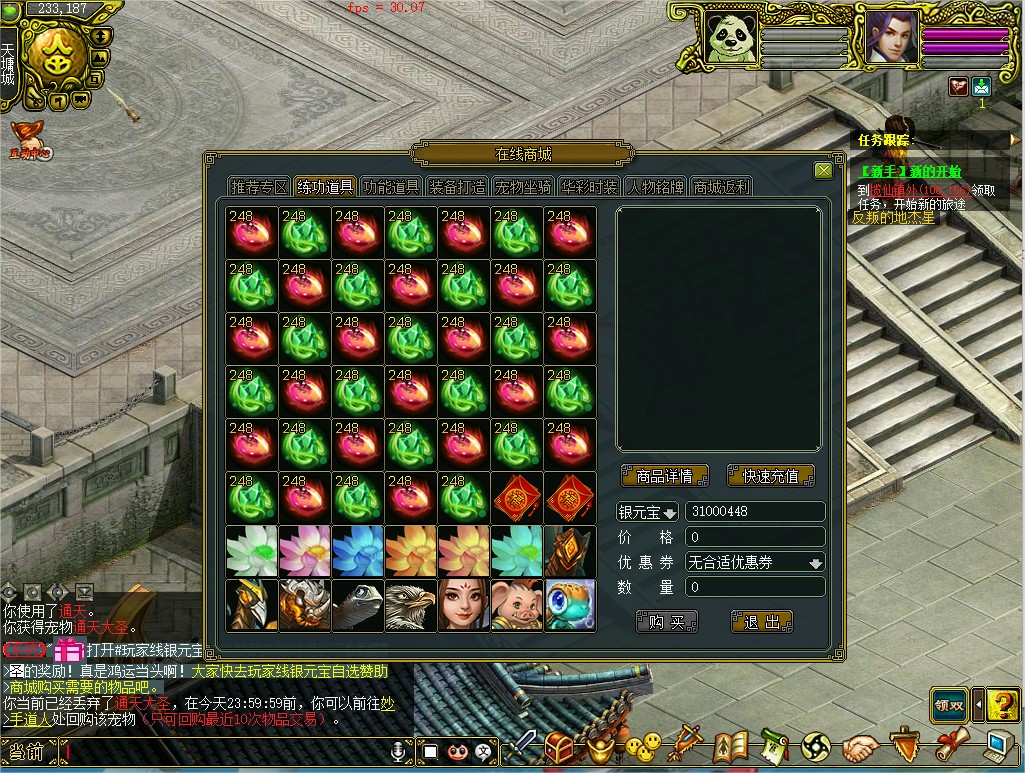
Task: Click the 商品详情 button
Action: [x=664, y=476]
